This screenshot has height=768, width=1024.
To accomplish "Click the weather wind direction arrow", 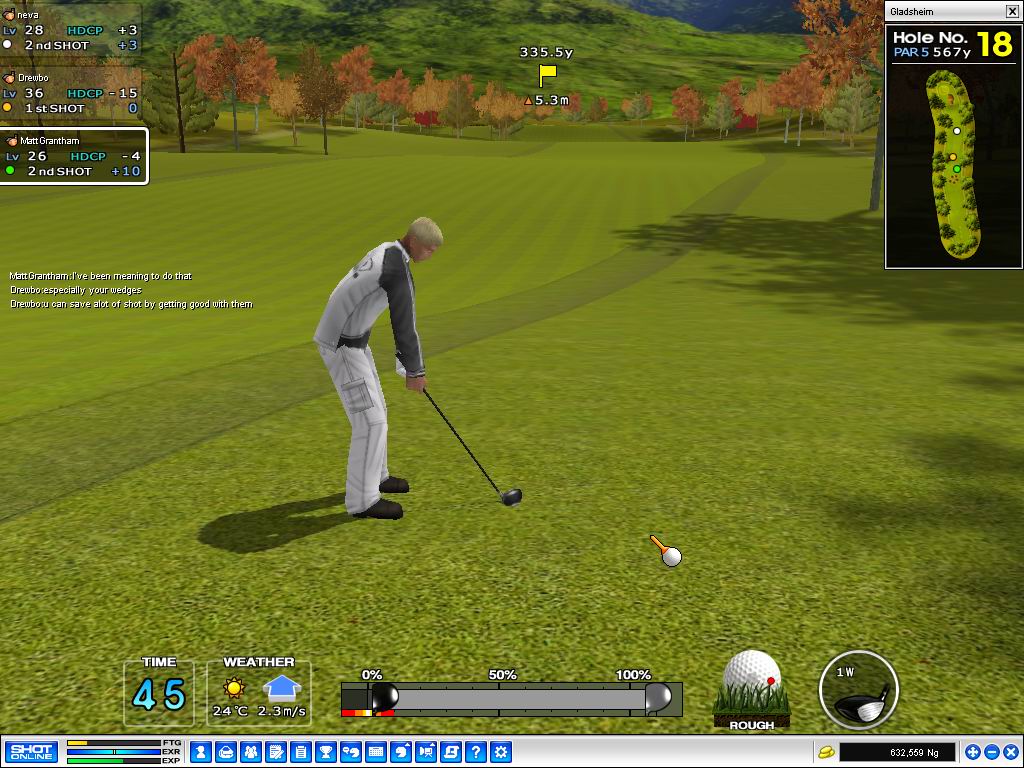I will pos(282,687).
